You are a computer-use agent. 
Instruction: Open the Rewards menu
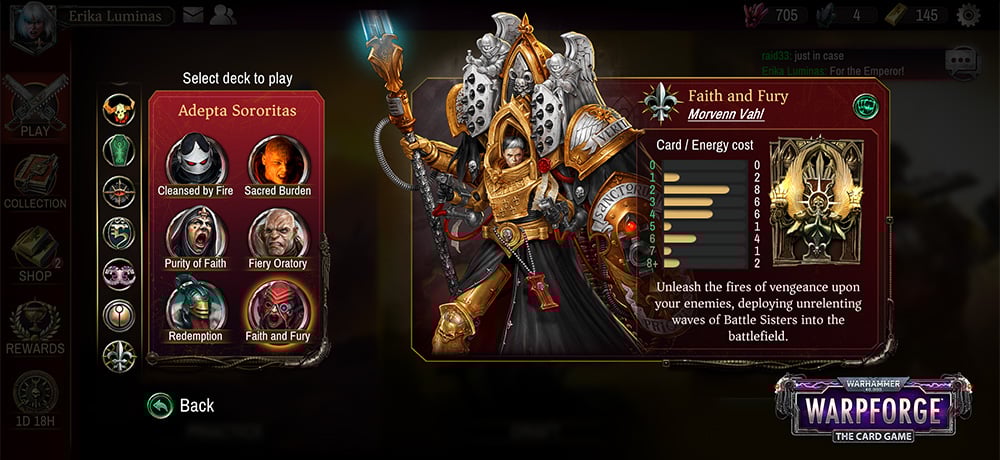[x=34, y=327]
